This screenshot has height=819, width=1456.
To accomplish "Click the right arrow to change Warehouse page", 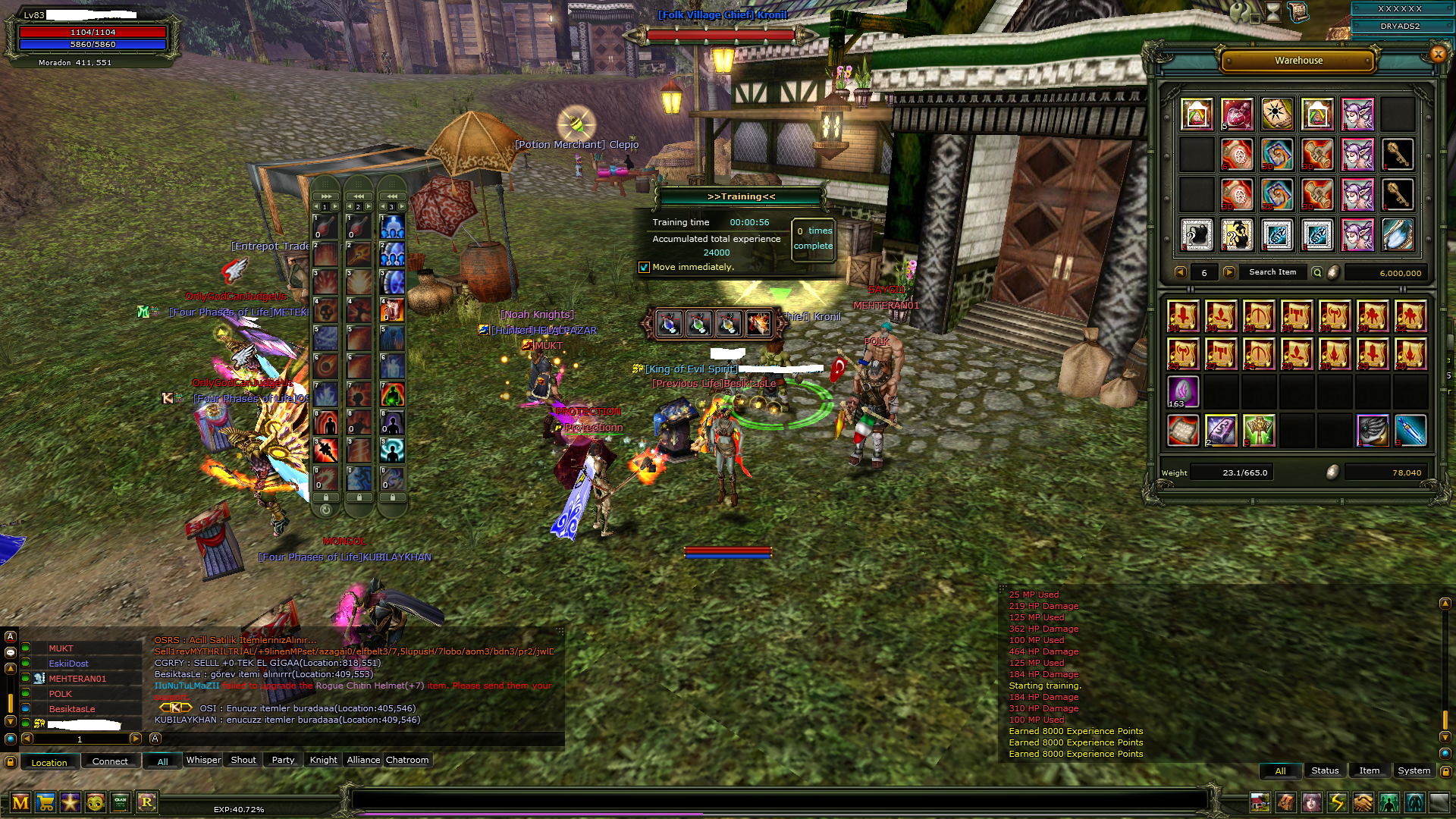I will pos(1229,272).
